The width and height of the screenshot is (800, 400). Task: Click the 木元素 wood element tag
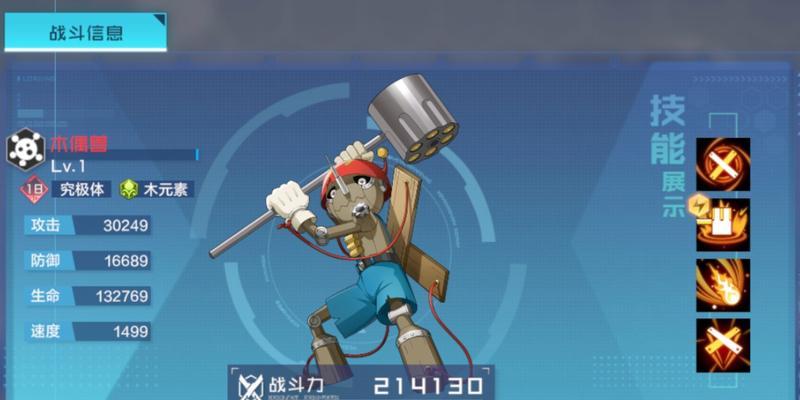pyautogui.click(x=155, y=189)
